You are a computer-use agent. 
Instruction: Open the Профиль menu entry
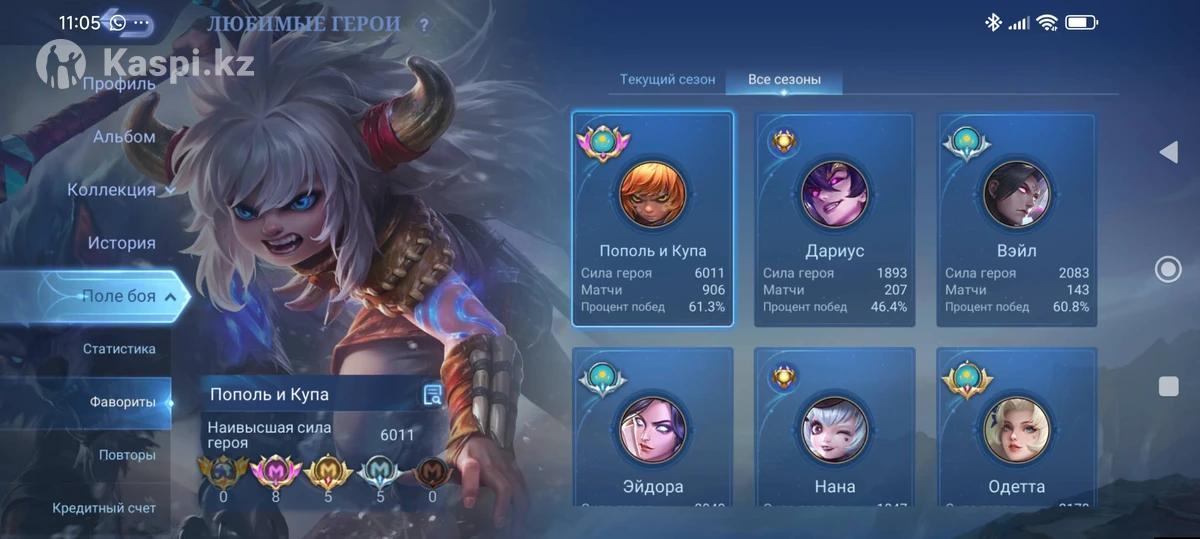[x=119, y=84]
